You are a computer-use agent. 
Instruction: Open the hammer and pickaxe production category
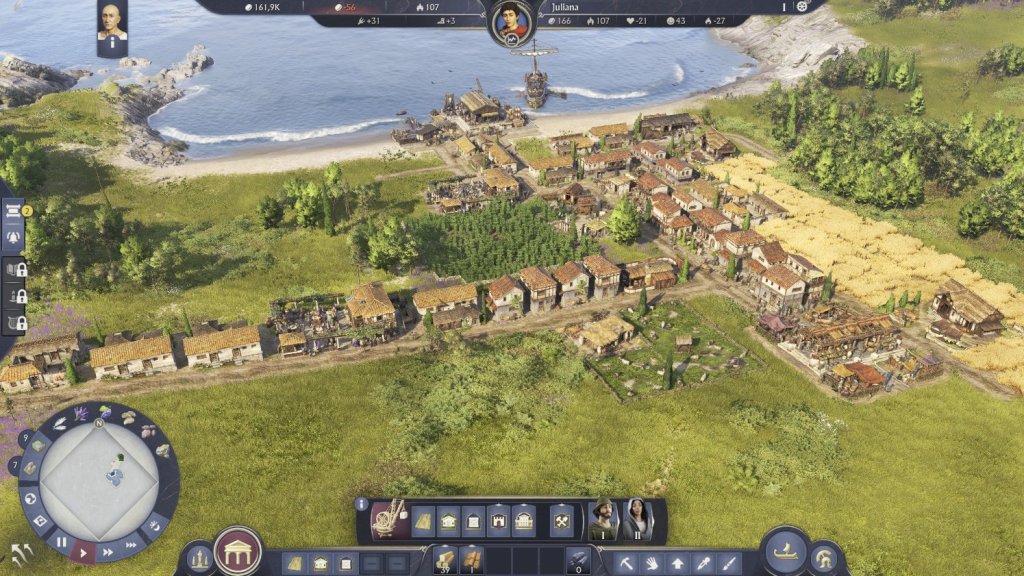pos(561,521)
